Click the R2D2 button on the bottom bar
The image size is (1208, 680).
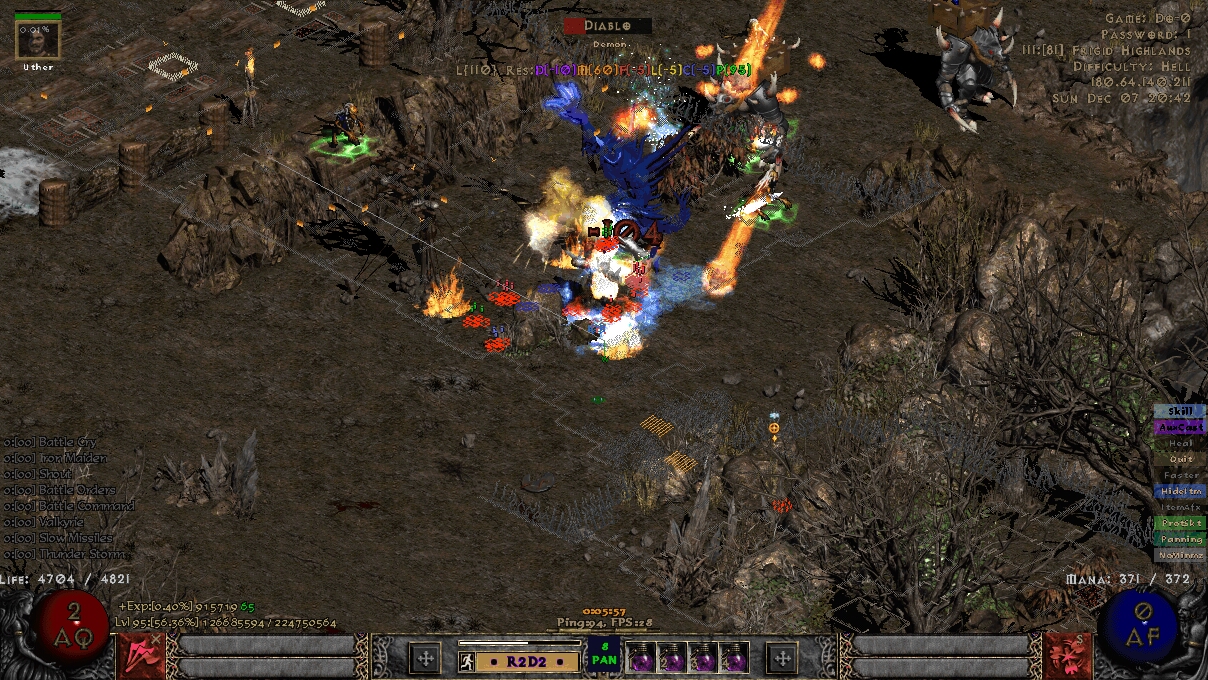pos(527,660)
